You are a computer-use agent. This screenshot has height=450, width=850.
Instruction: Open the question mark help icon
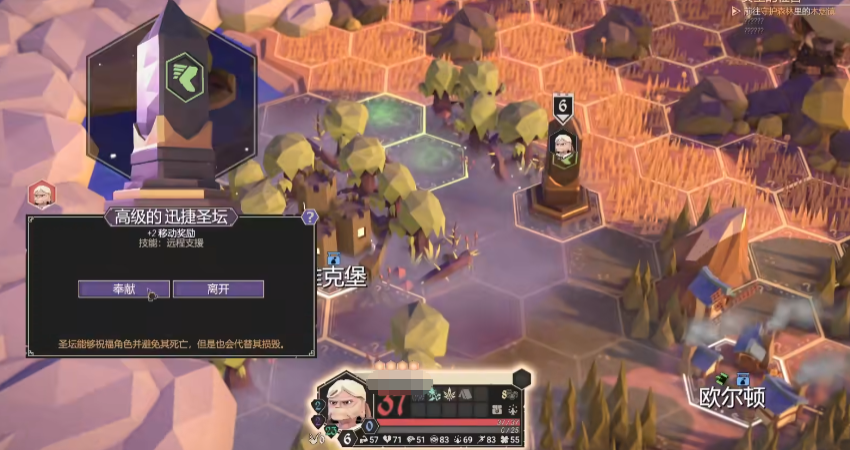(x=310, y=216)
